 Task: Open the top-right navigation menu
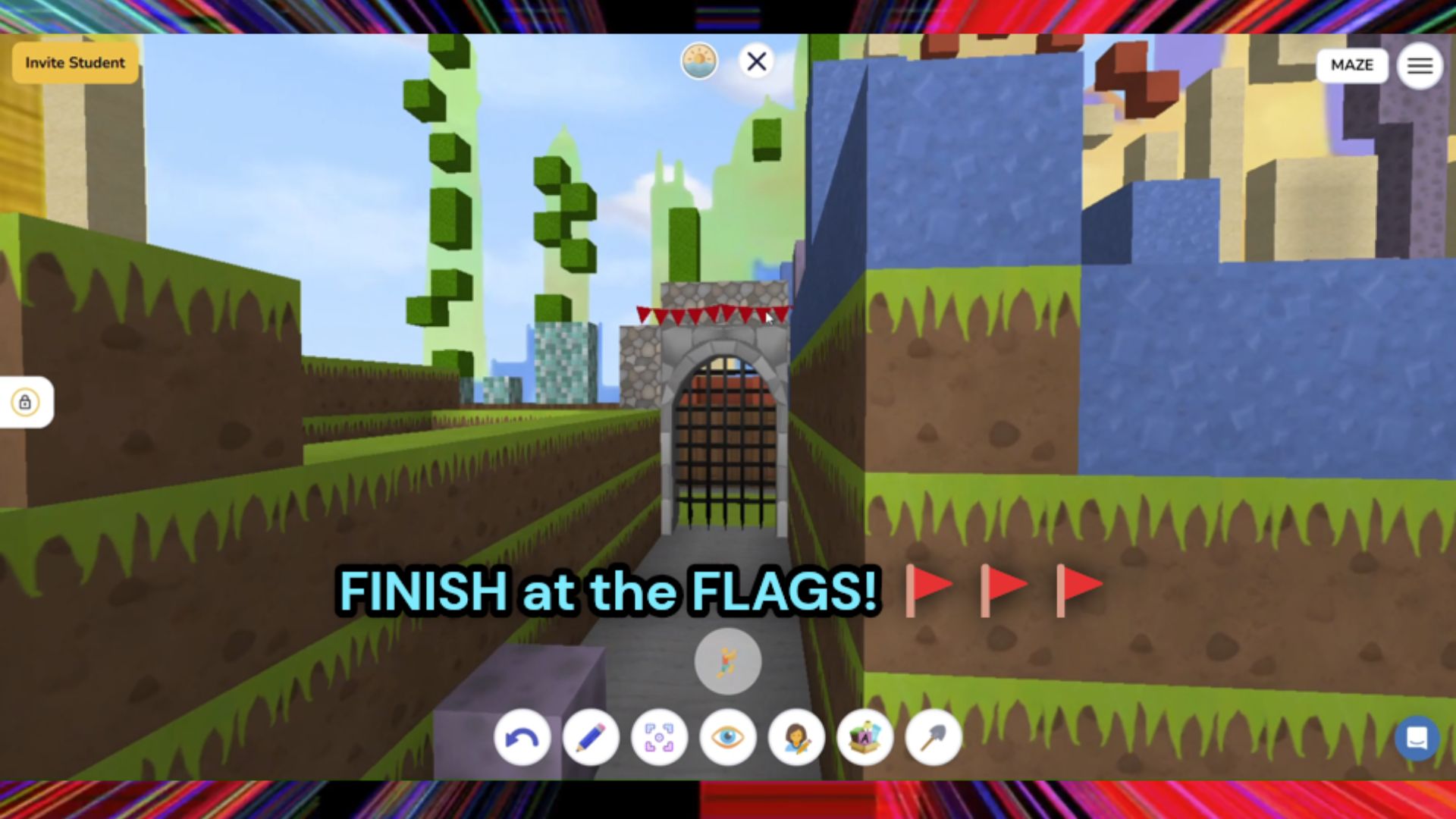[1419, 65]
